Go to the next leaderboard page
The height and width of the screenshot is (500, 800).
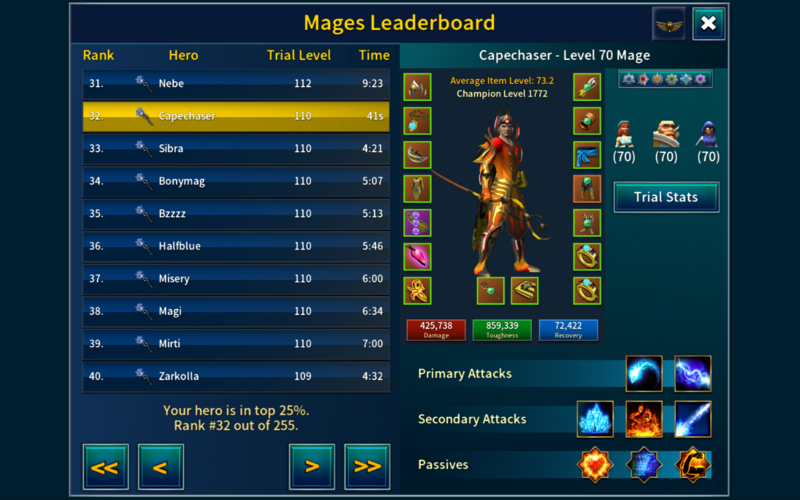pyautogui.click(x=311, y=466)
